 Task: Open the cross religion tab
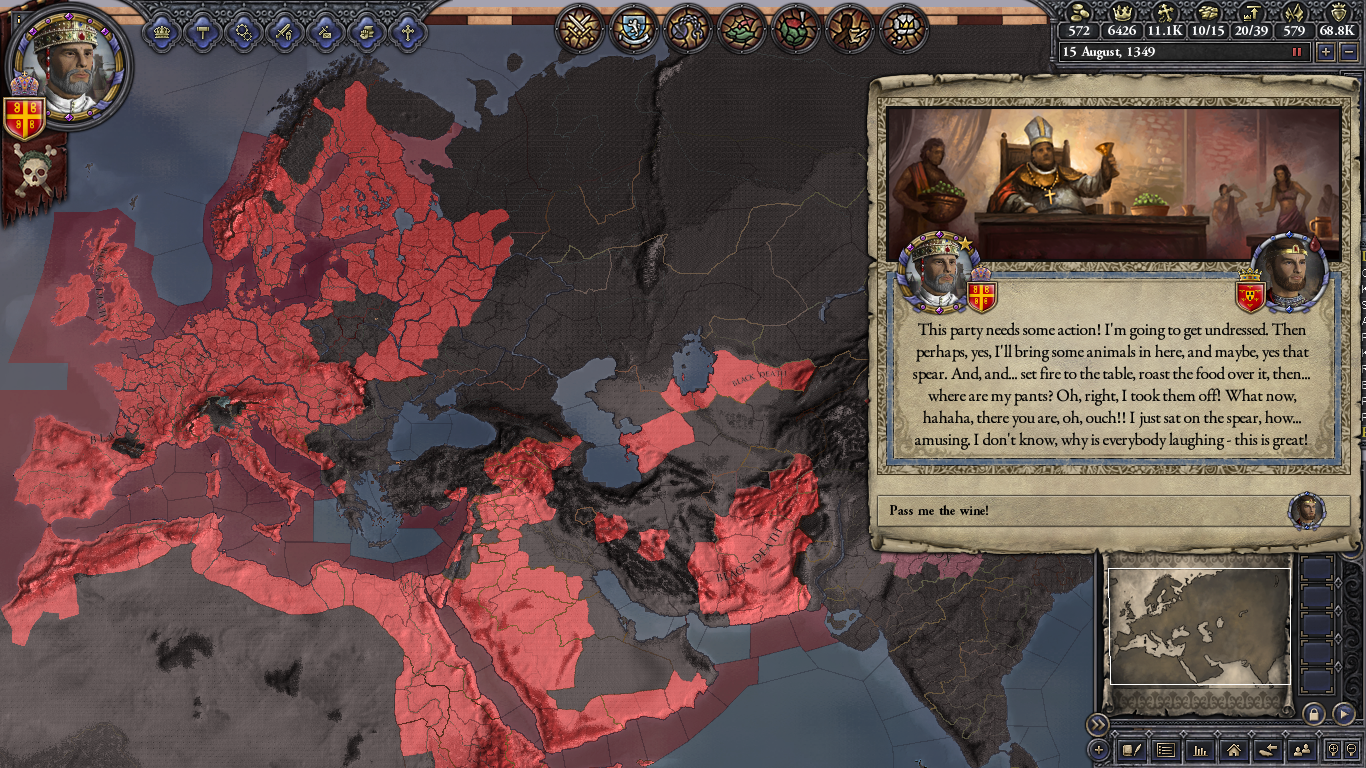coord(407,31)
